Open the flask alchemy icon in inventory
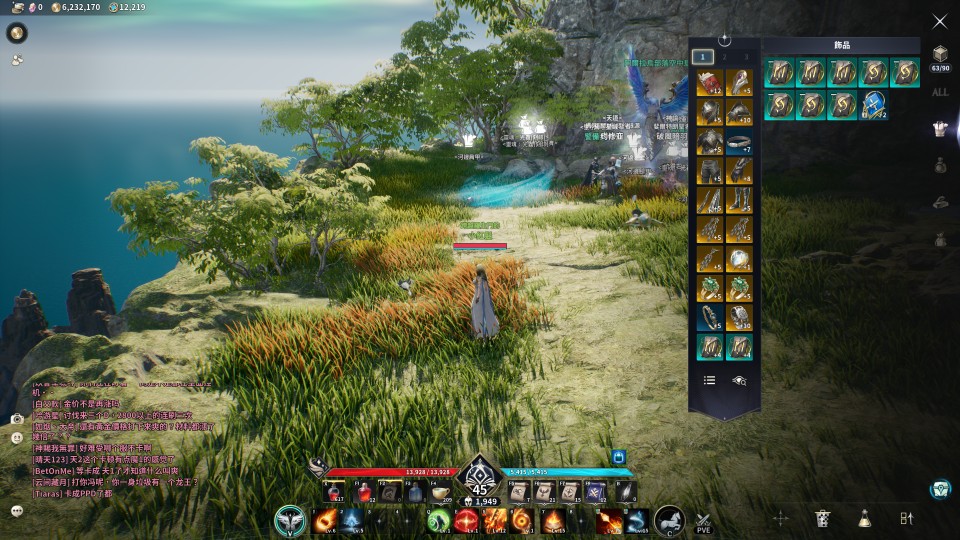 [864, 518]
